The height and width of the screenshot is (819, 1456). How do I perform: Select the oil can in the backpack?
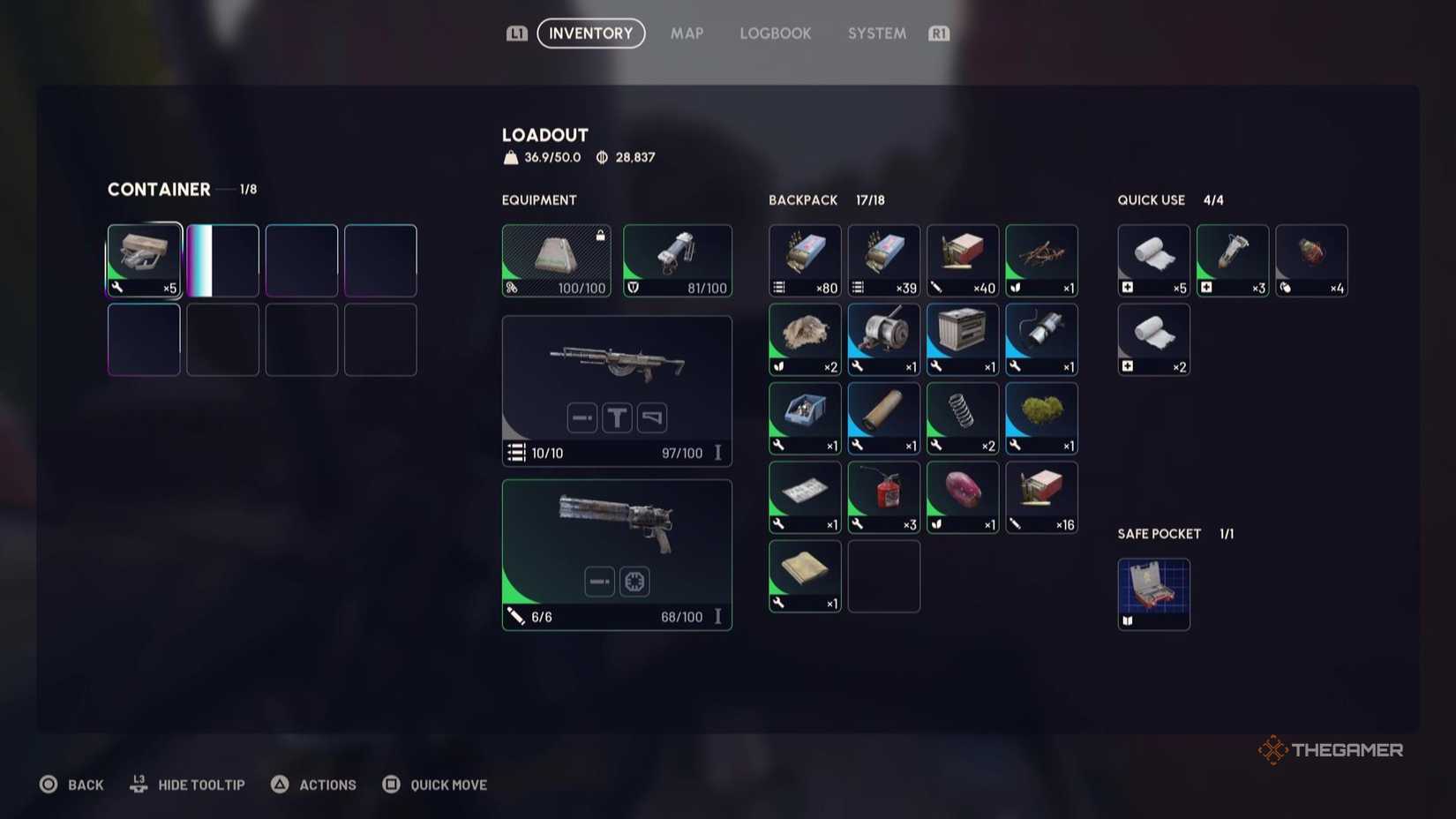(x=883, y=497)
